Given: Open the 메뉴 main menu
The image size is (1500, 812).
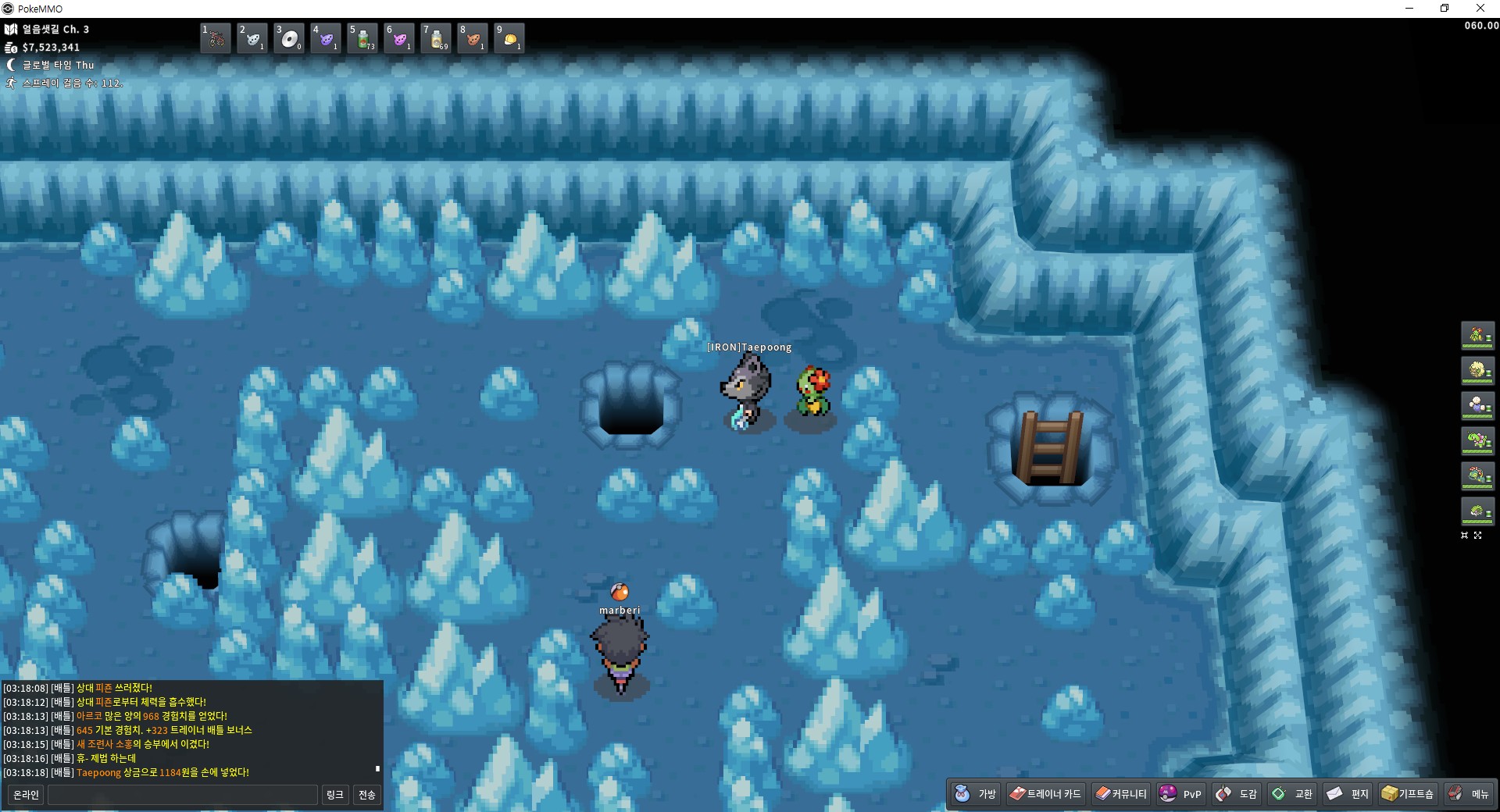Looking at the screenshot, I should click(1469, 794).
